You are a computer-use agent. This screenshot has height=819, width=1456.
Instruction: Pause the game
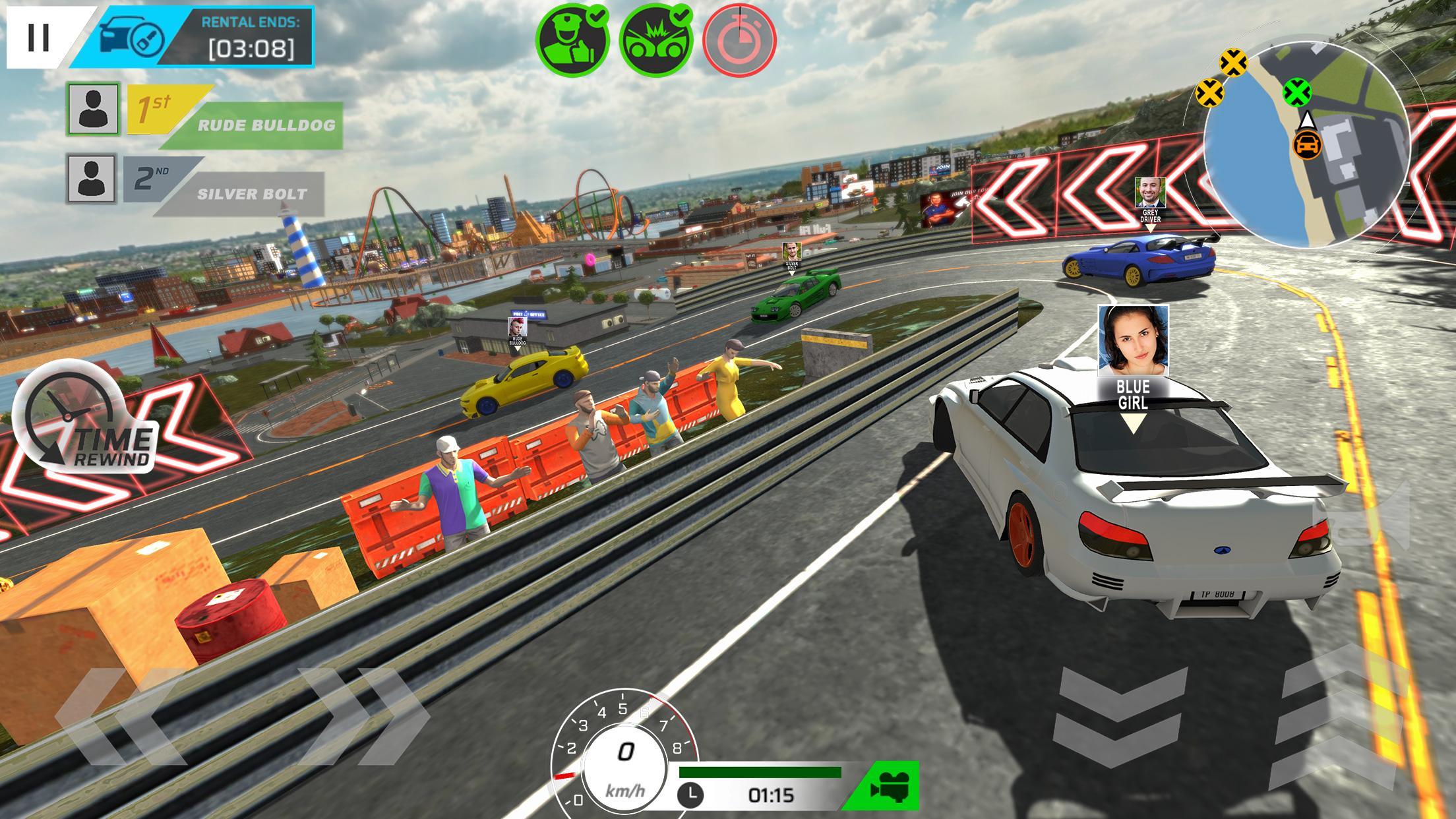click(x=38, y=38)
